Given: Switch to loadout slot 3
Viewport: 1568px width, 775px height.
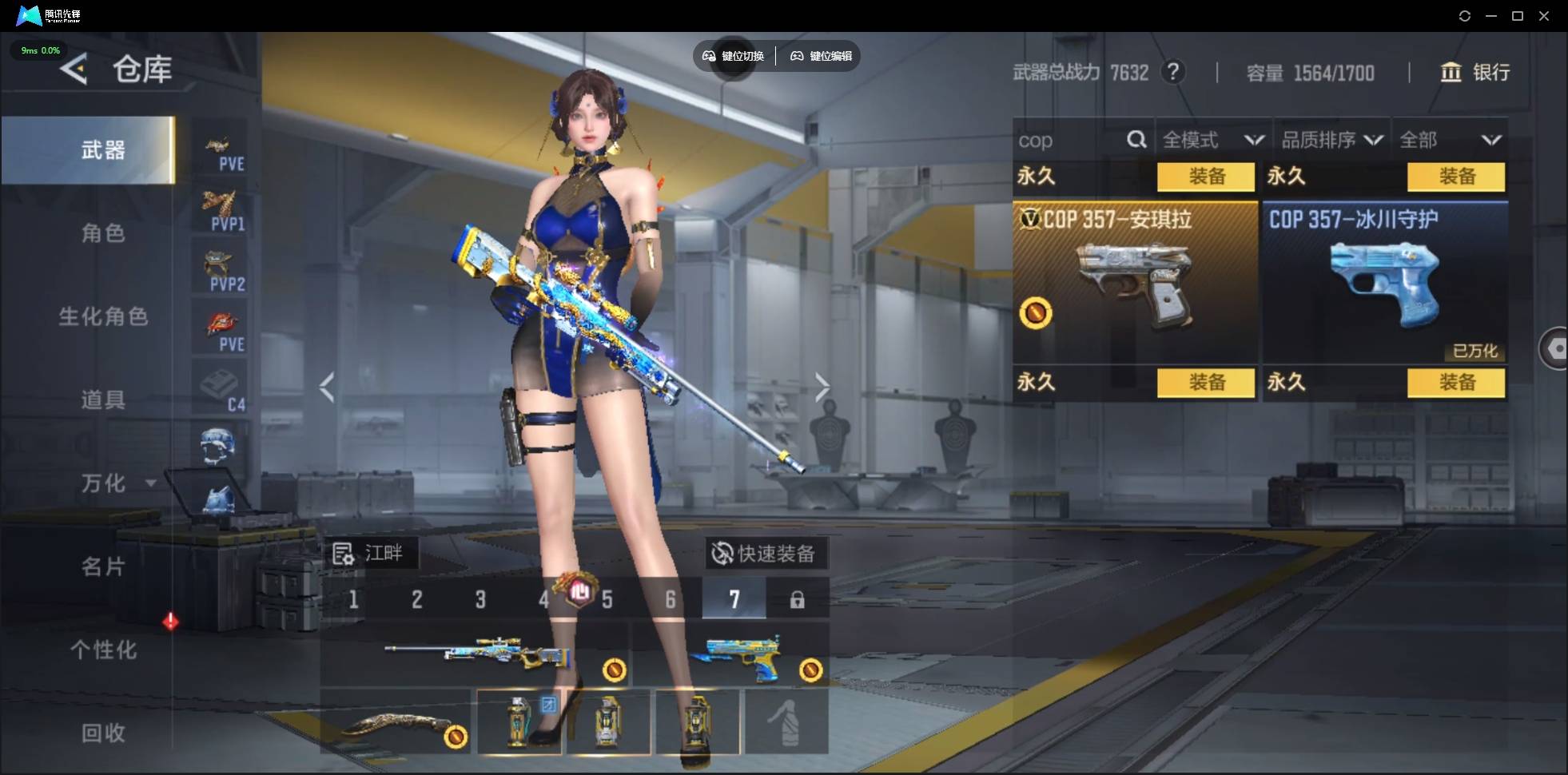Looking at the screenshot, I should click(x=480, y=599).
